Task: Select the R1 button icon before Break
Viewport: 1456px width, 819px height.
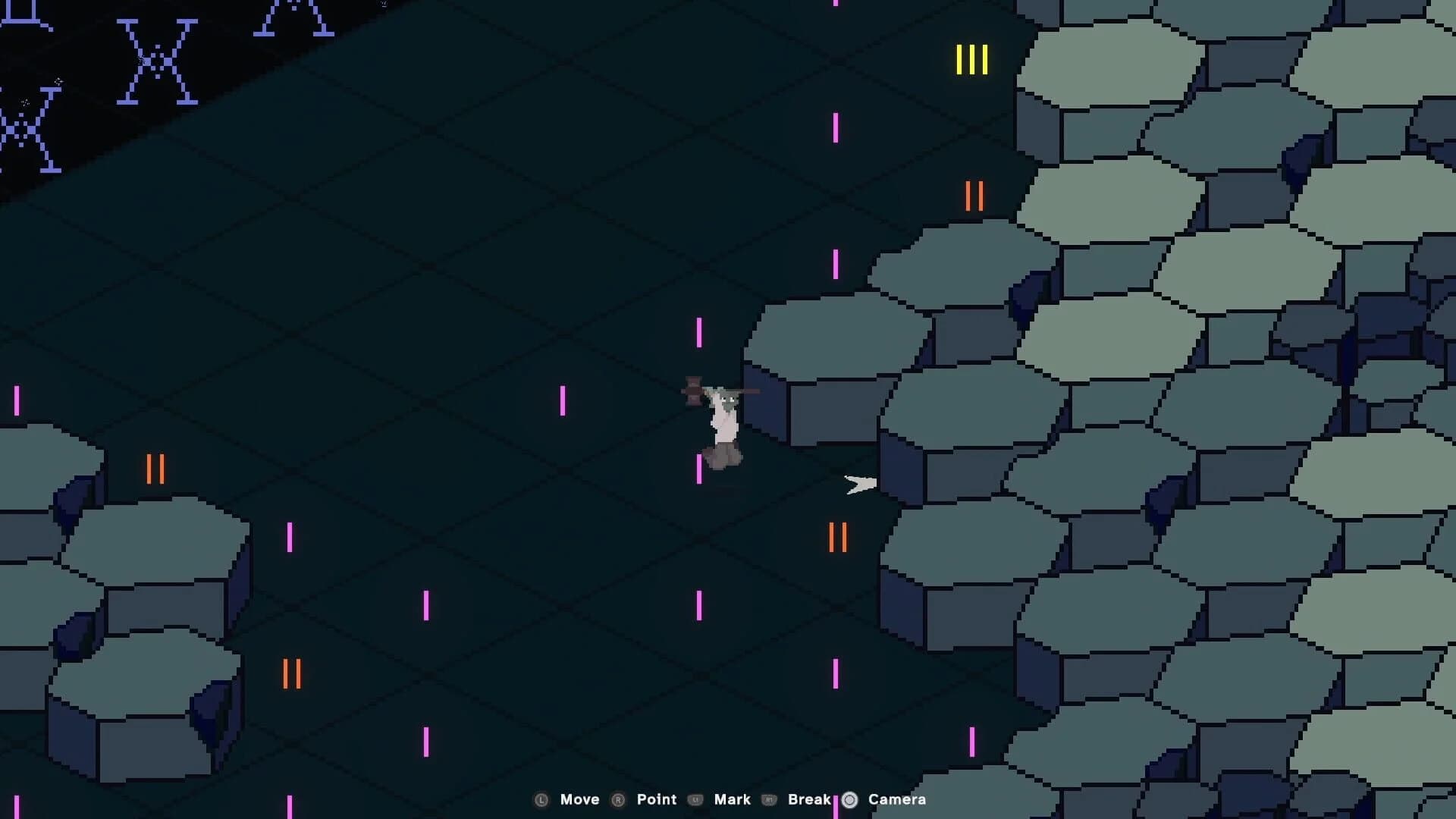Action: (x=770, y=799)
